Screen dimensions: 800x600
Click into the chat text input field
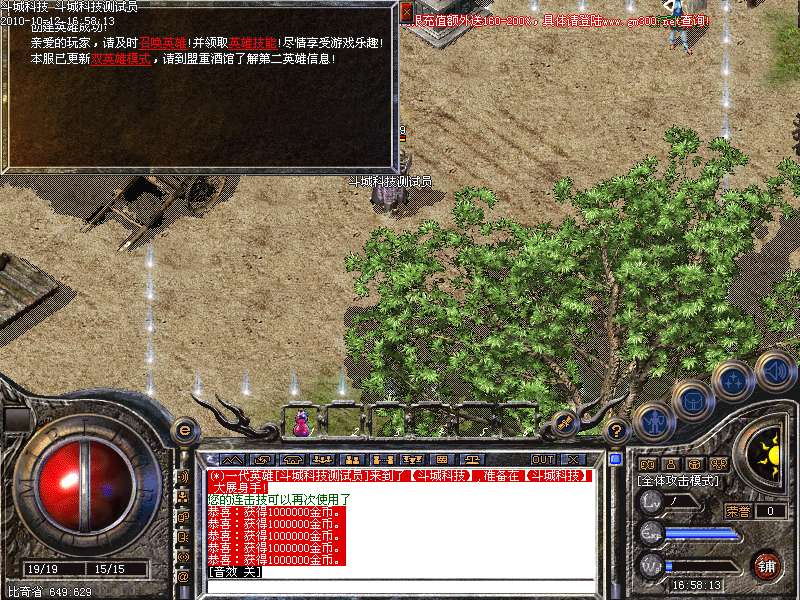[400, 586]
